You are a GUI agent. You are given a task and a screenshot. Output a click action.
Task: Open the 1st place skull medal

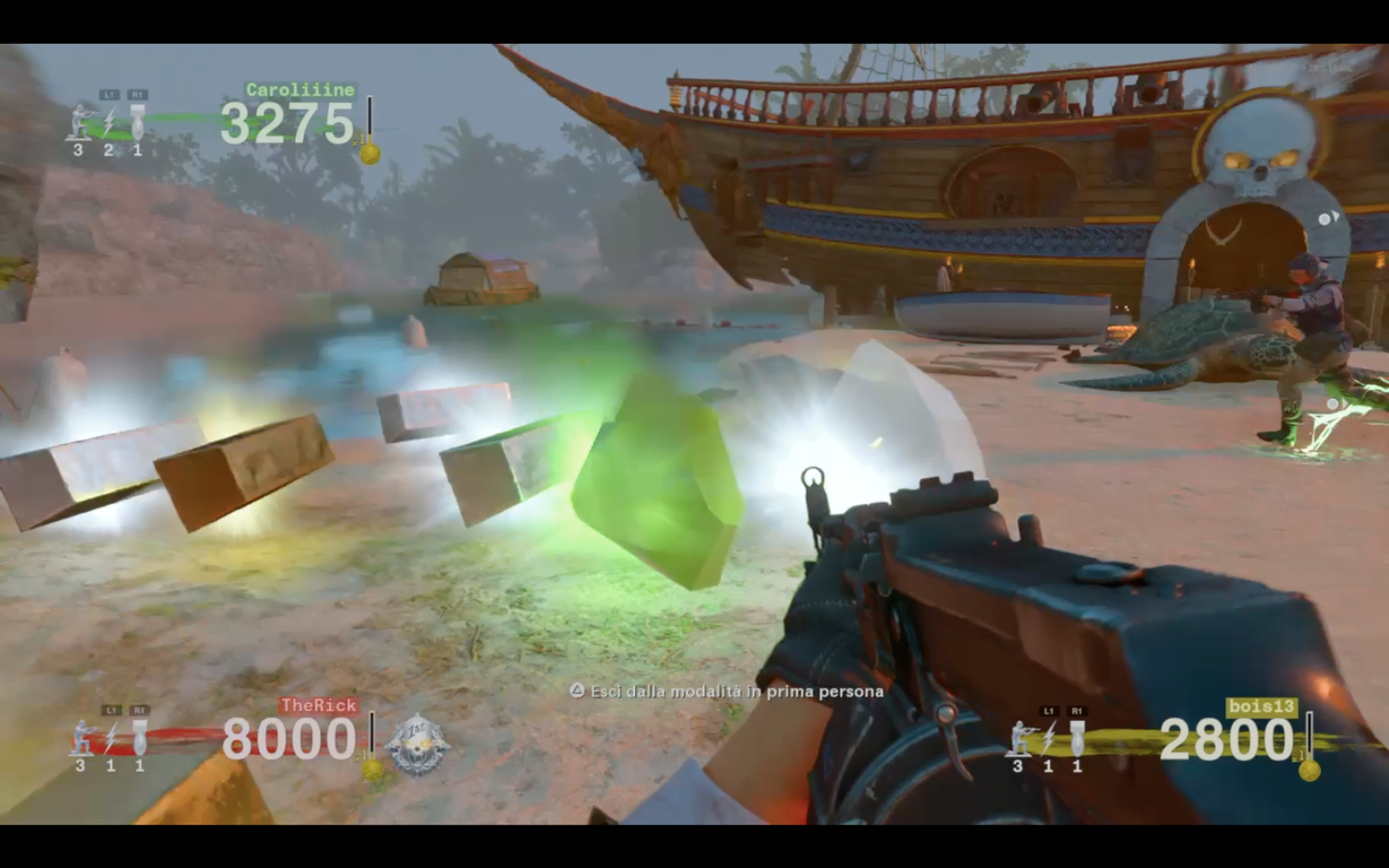tap(416, 744)
